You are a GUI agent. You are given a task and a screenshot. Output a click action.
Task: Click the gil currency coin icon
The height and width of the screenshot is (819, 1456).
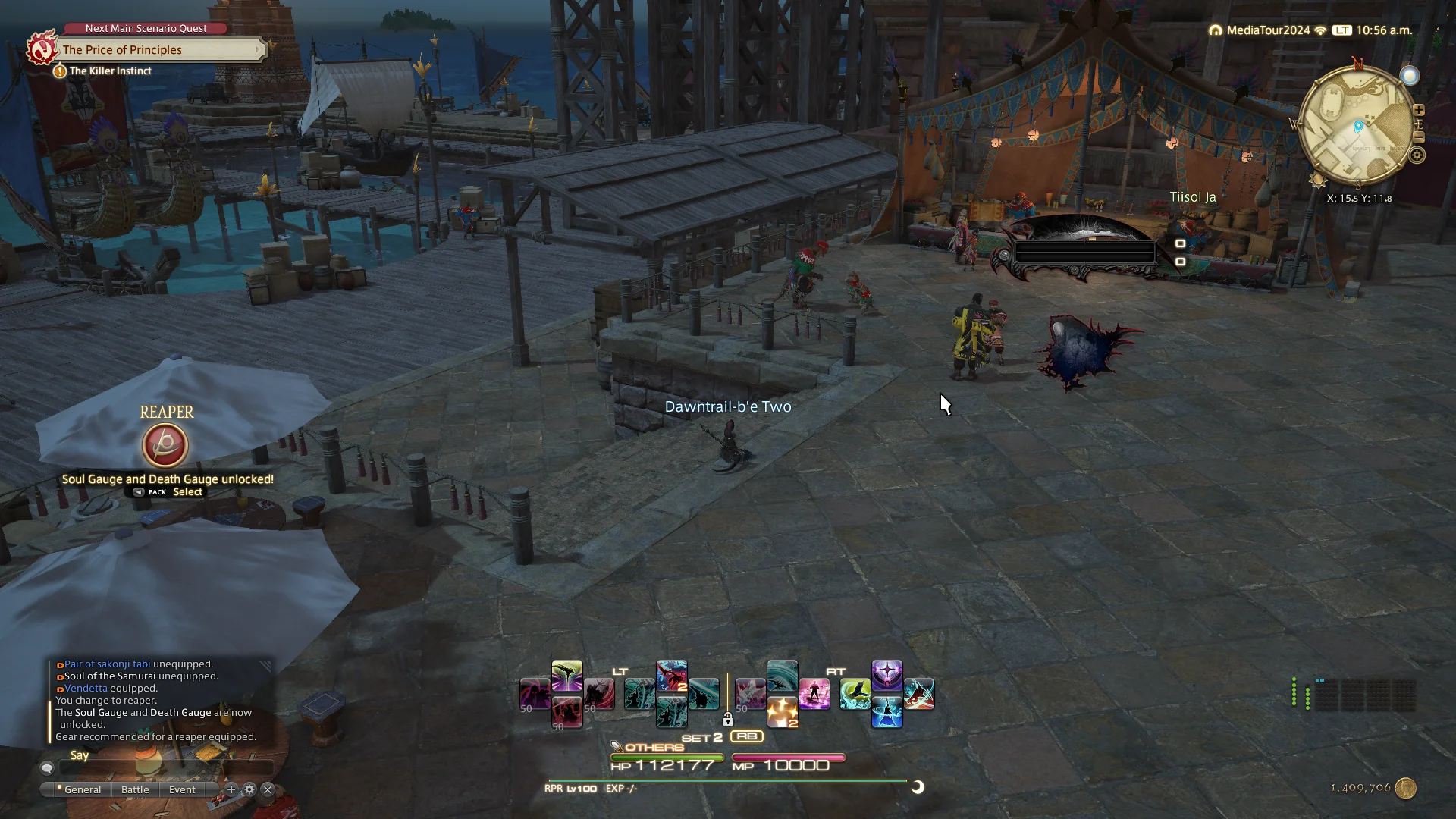1406,788
